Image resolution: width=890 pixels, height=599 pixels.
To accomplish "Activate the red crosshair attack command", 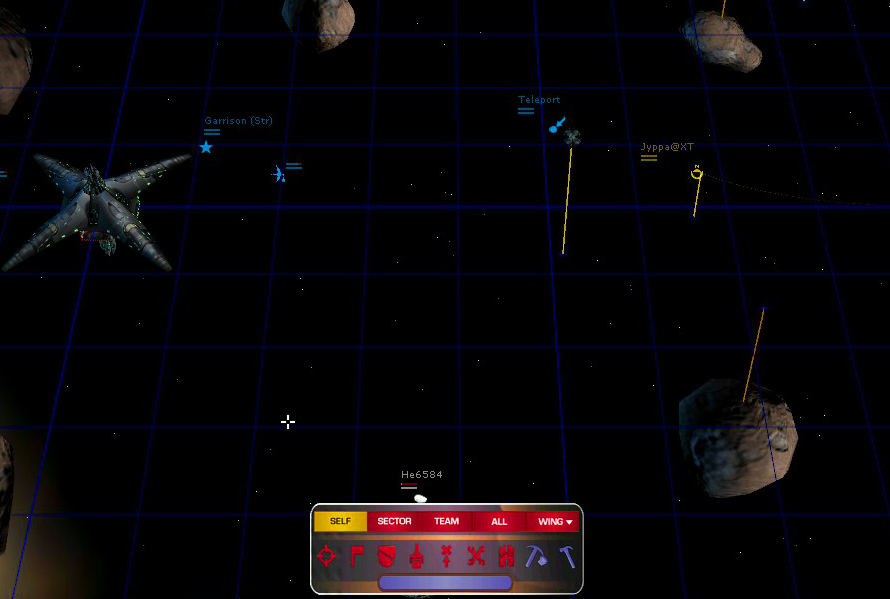I will pos(327,556).
